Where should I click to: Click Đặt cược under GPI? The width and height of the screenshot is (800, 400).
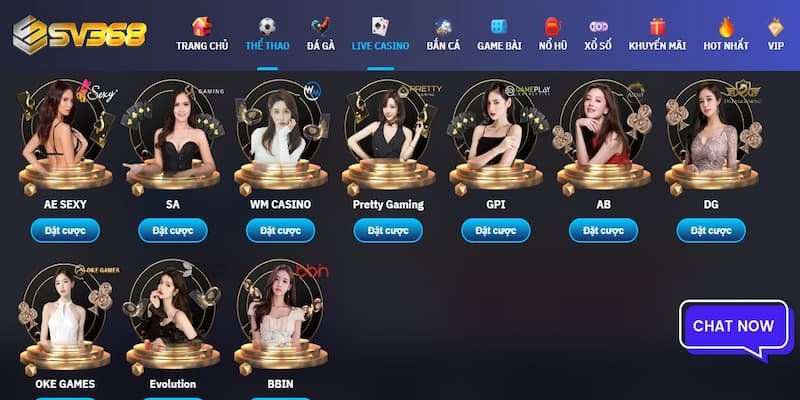point(496,231)
